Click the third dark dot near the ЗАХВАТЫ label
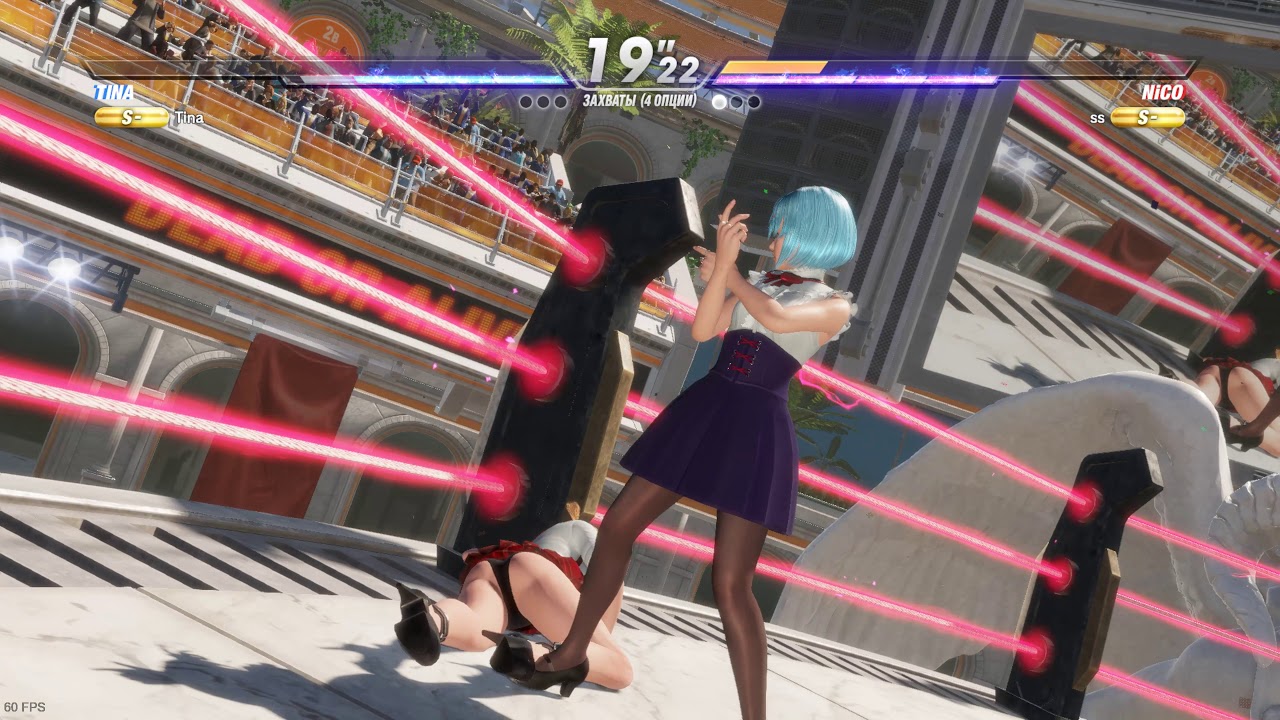 click(x=560, y=100)
